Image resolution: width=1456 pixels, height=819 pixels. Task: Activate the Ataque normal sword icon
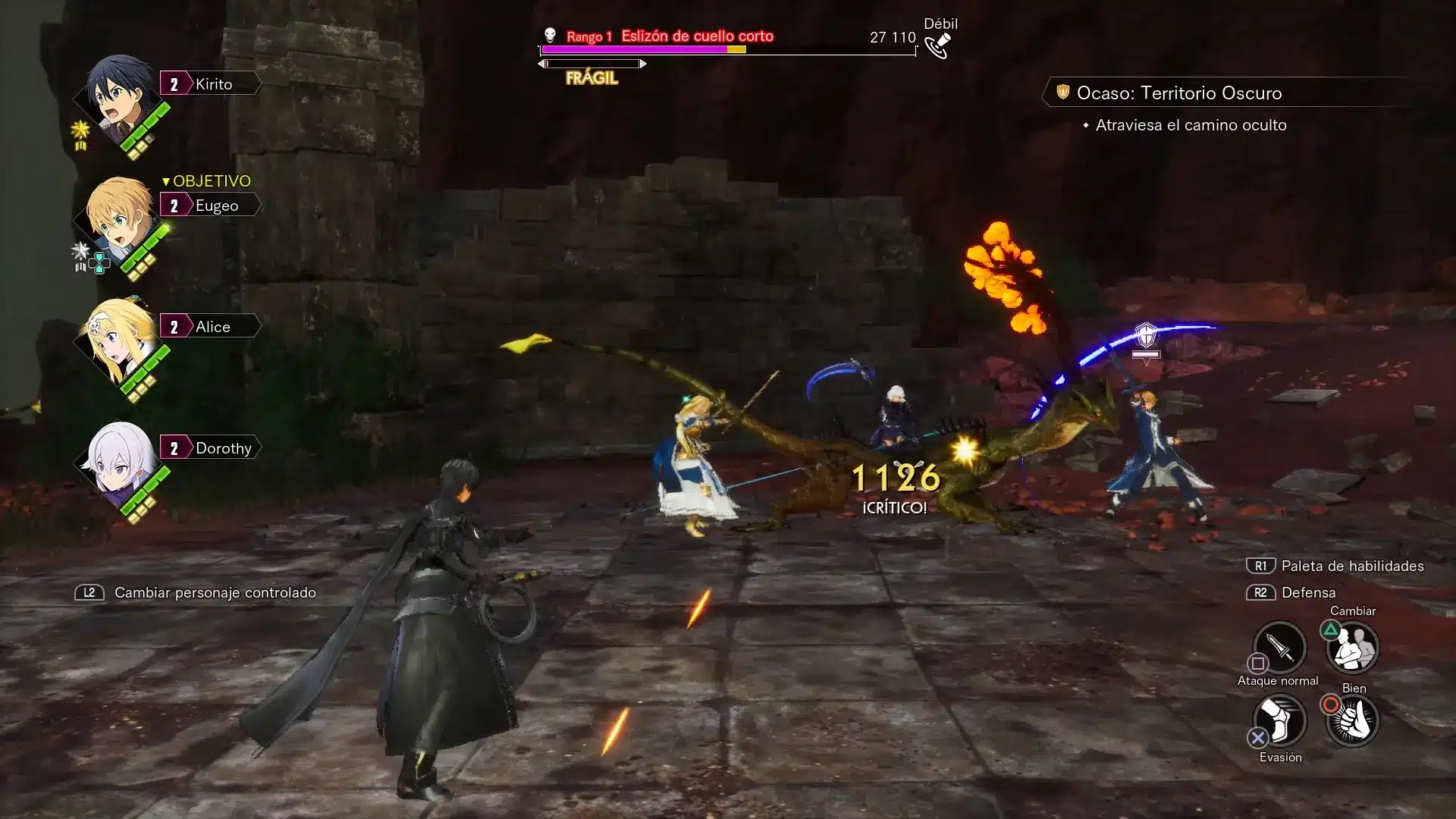tap(1279, 647)
